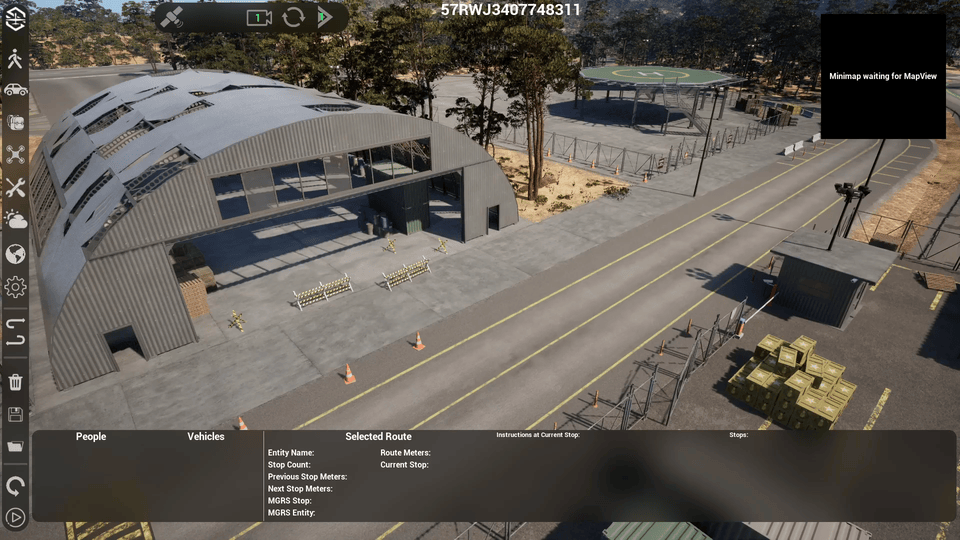Screen dimensions: 960x540
Task: Select camera 1 icon
Action: [x=259, y=18]
